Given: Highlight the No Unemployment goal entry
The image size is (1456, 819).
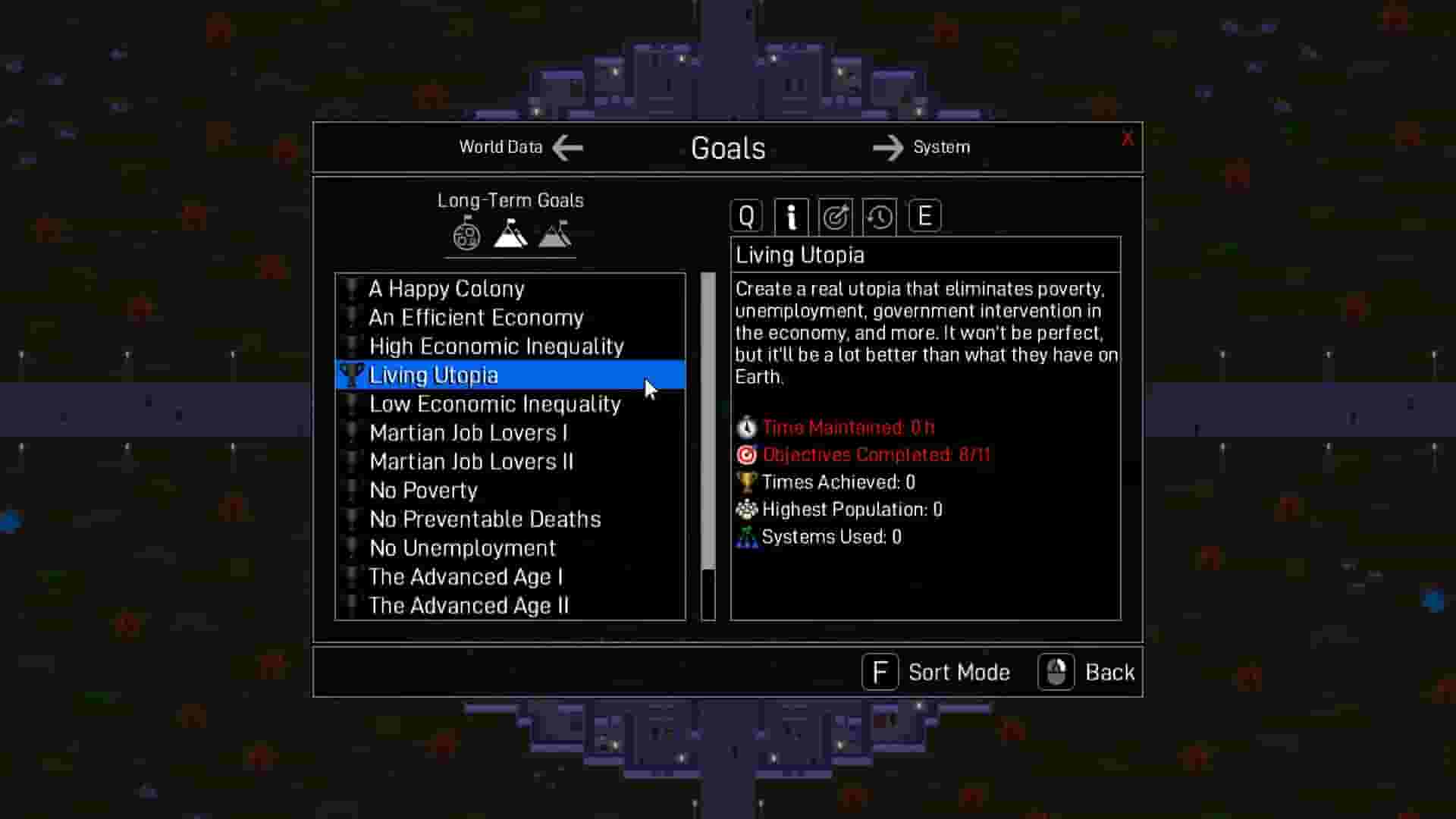Looking at the screenshot, I should click(x=461, y=548).
